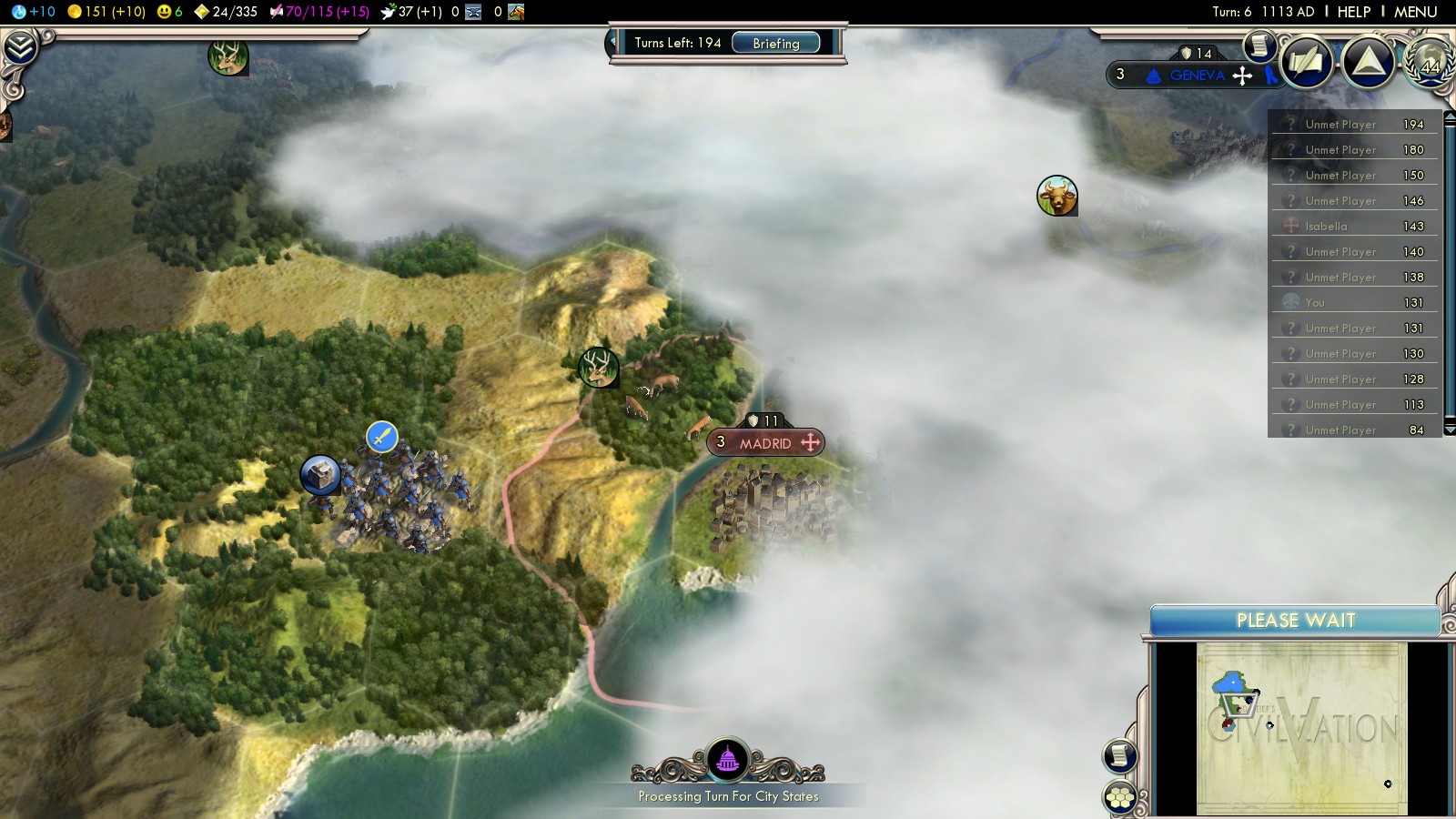Select the unit with sword flag icon
The image size is (1456, 819).
[382, 437]
